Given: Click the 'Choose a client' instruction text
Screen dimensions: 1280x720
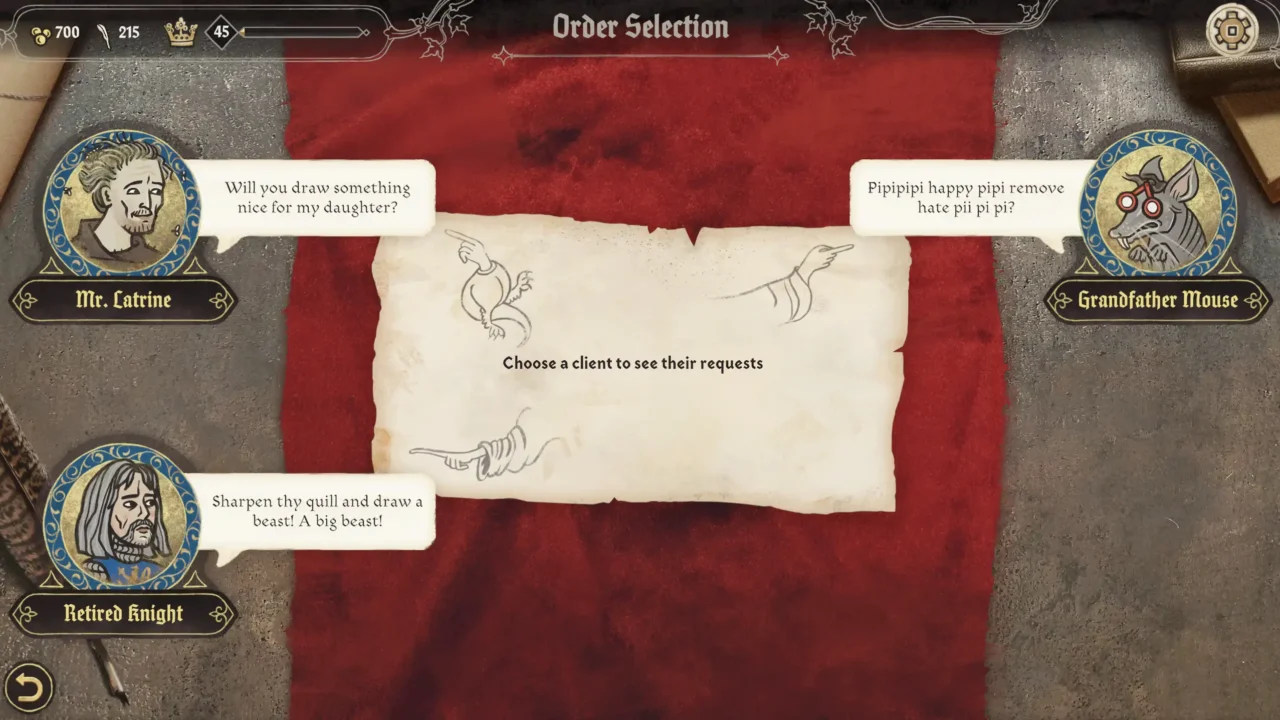Looking at the screenshot, I should pos(632,363).
